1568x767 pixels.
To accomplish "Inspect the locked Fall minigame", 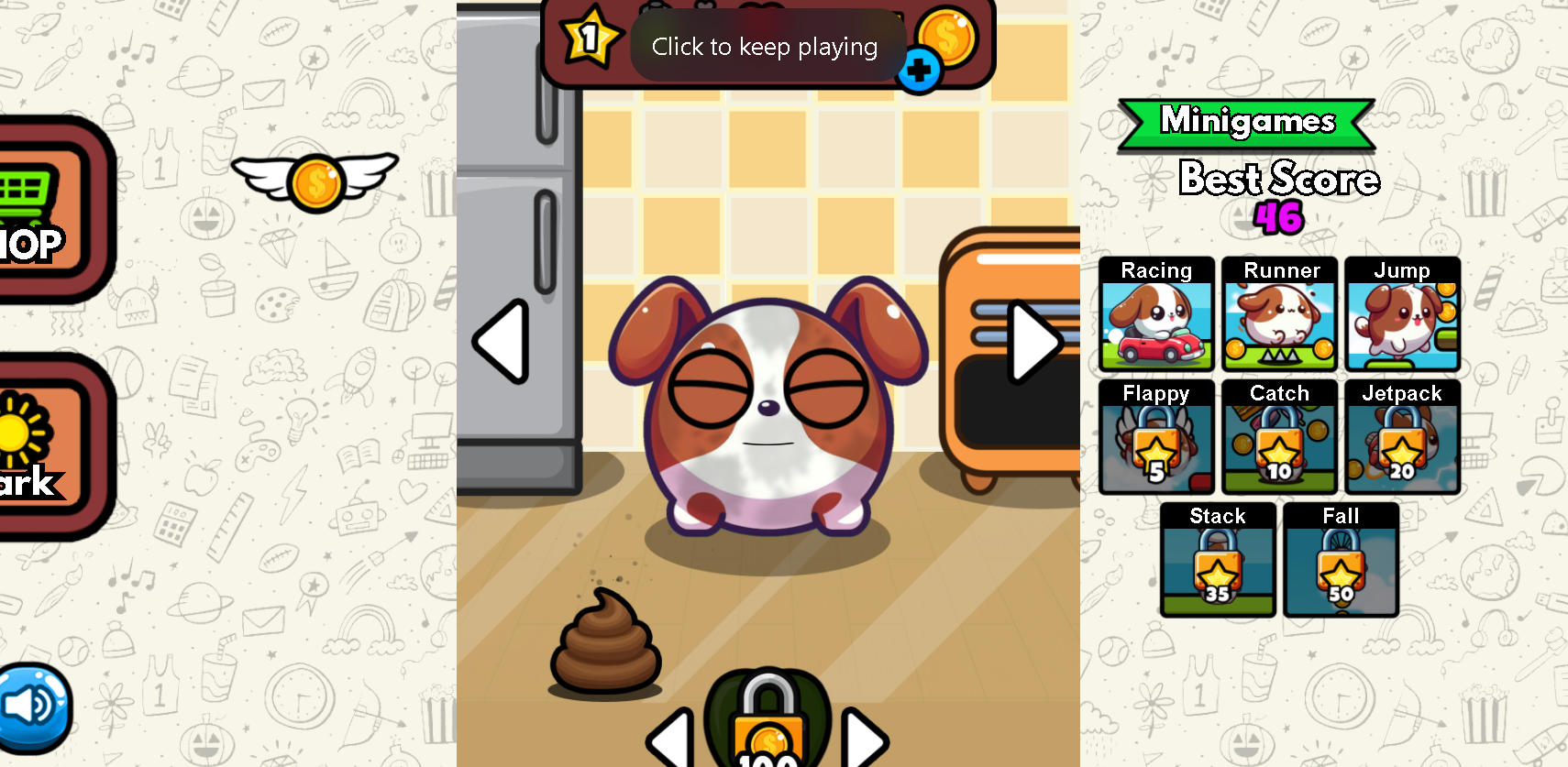I will [1341, 561].
